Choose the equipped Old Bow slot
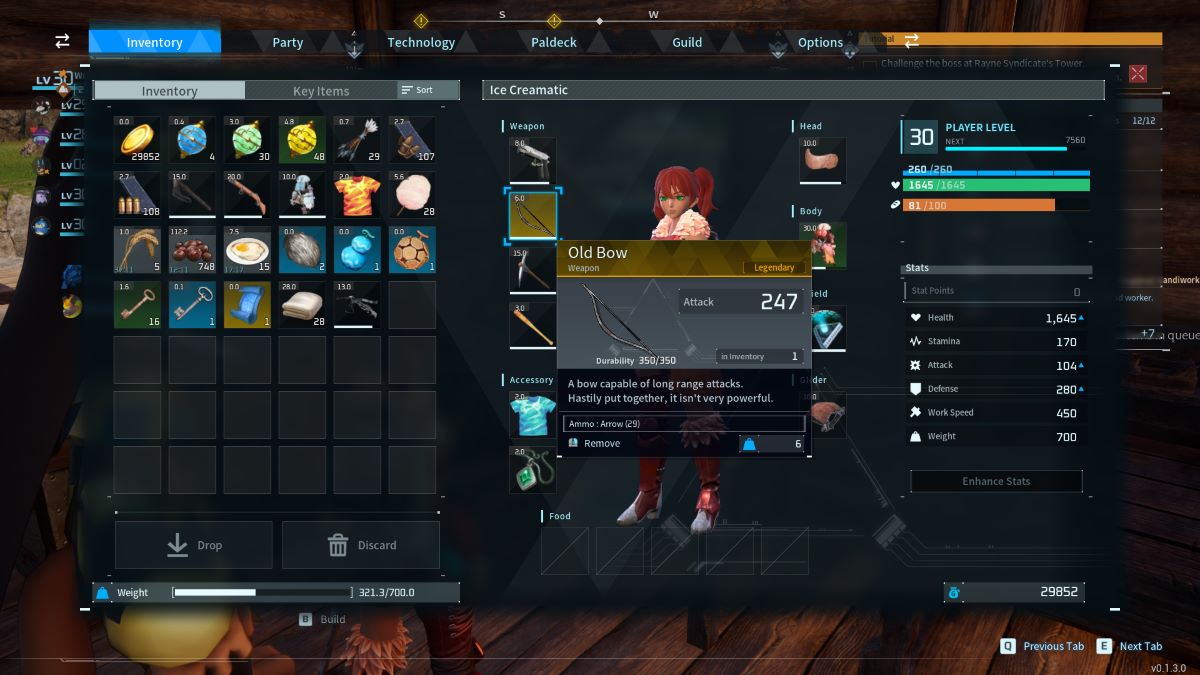This screenshot has height=675, width=1200. [x=532, y=215]
